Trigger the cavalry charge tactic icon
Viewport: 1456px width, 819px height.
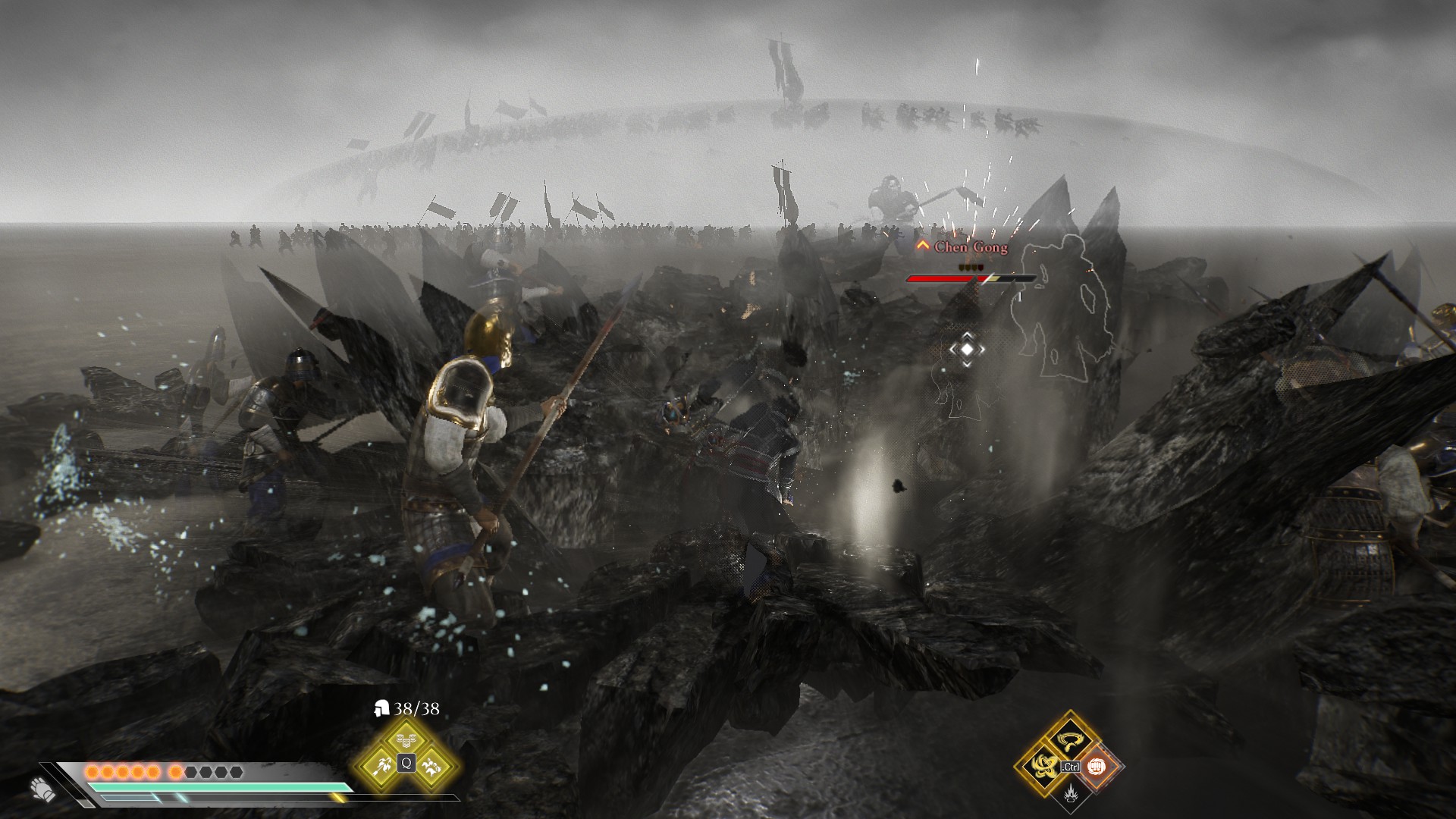click(x=433, y=765)
